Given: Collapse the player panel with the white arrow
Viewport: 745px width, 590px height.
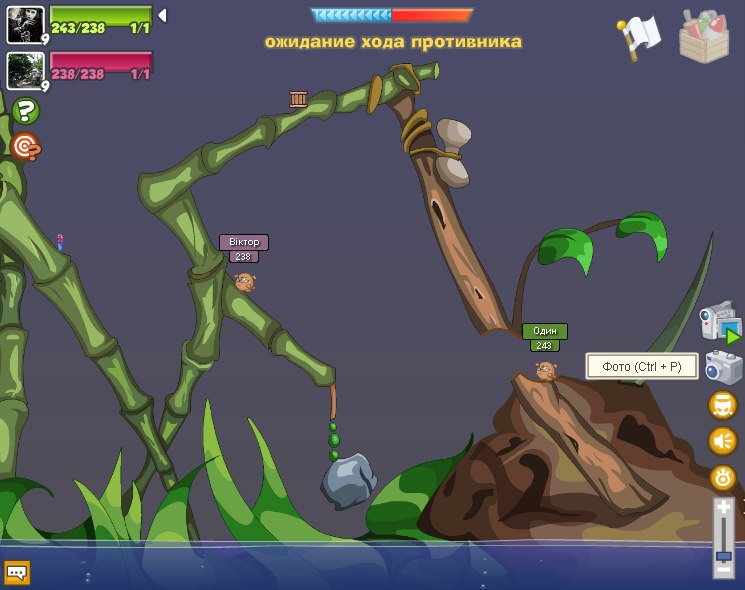Looking at the screenshot, I should click(162, 15).
